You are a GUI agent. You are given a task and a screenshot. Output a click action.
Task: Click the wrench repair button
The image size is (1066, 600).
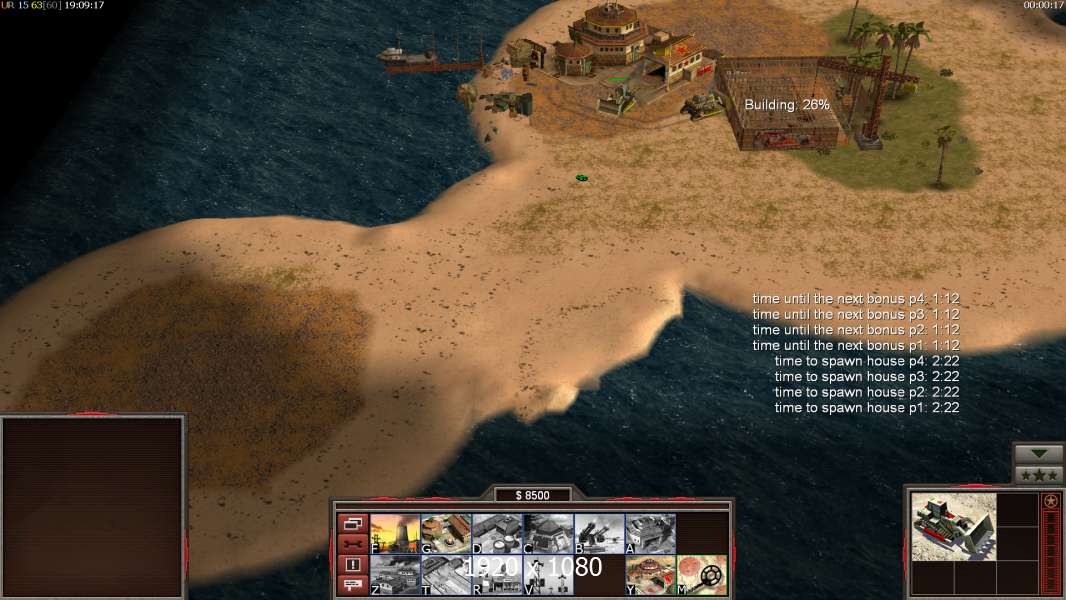(x=353, y=544)
